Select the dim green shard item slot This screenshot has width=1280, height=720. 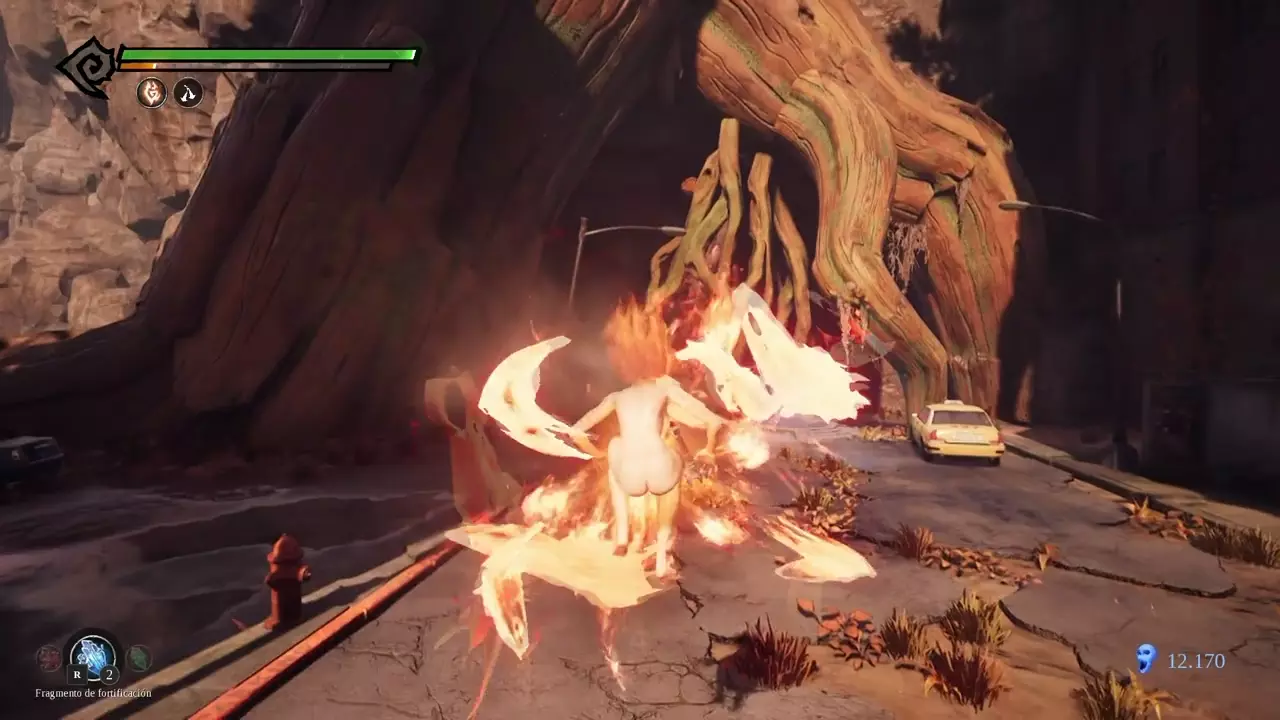[138, 657]
